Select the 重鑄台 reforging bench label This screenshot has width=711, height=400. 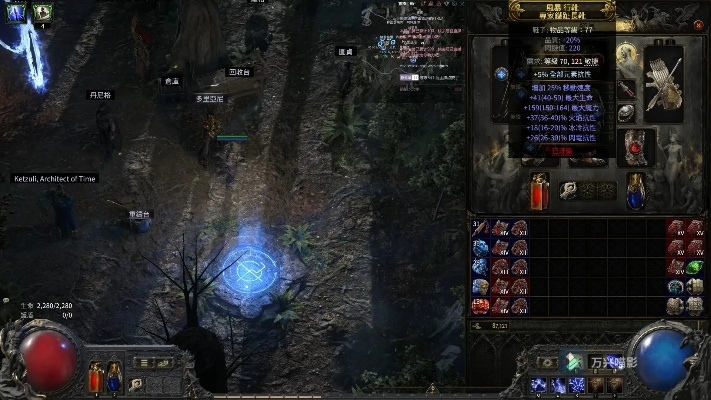138,214
